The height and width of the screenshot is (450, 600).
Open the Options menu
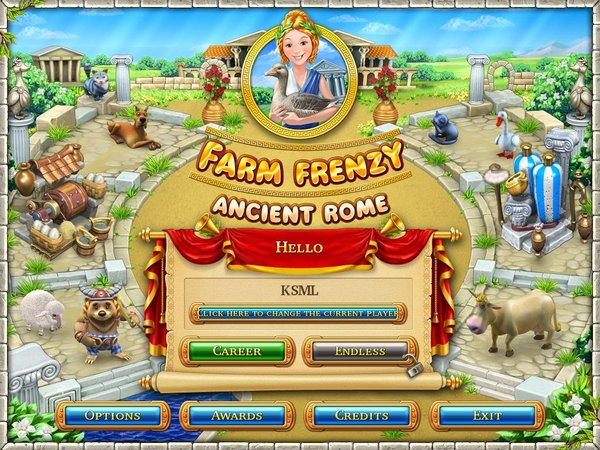[112, 415]
